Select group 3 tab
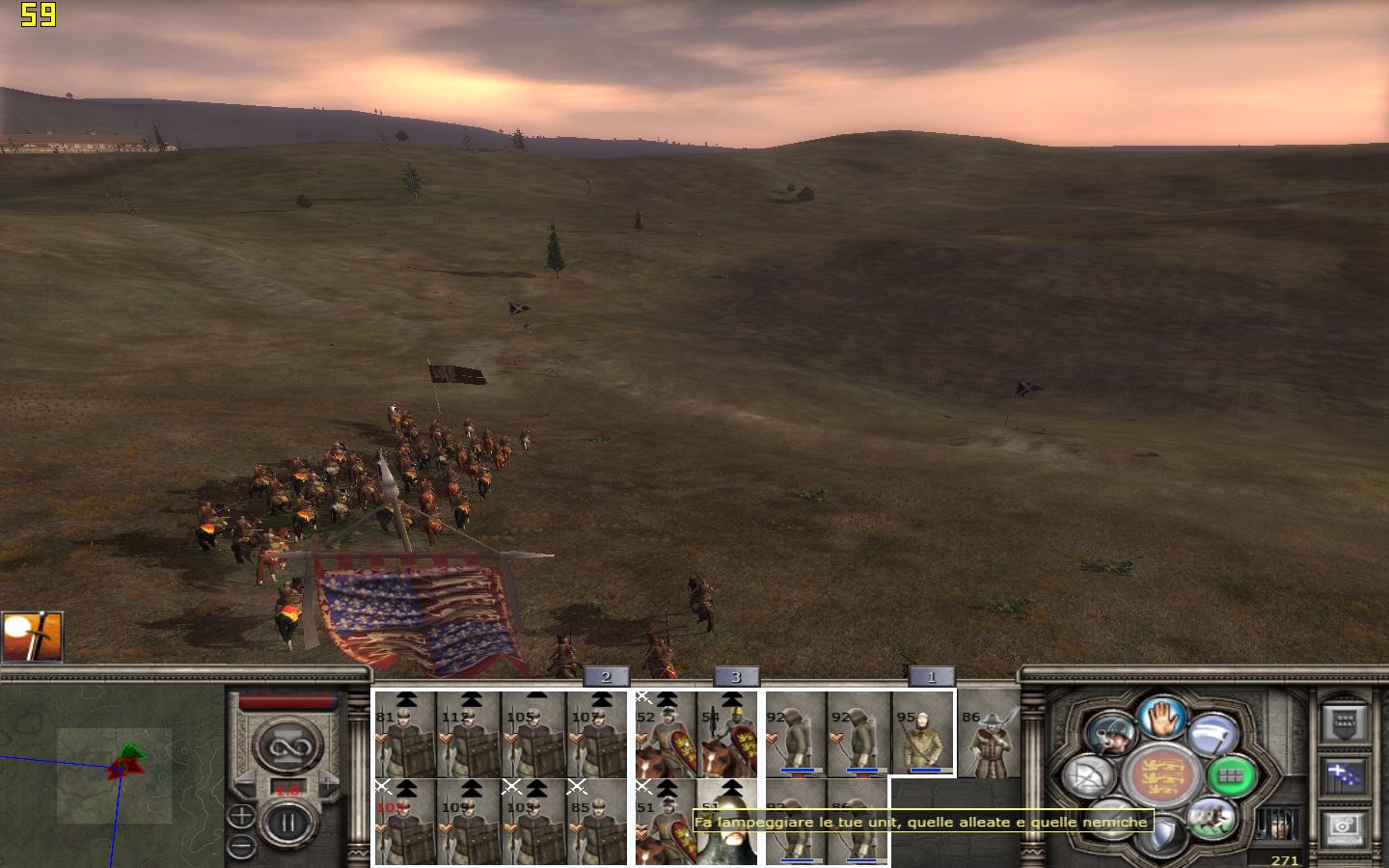Image resolution: width=1389 pixels, height=868 pixels. tap(735, 677)
